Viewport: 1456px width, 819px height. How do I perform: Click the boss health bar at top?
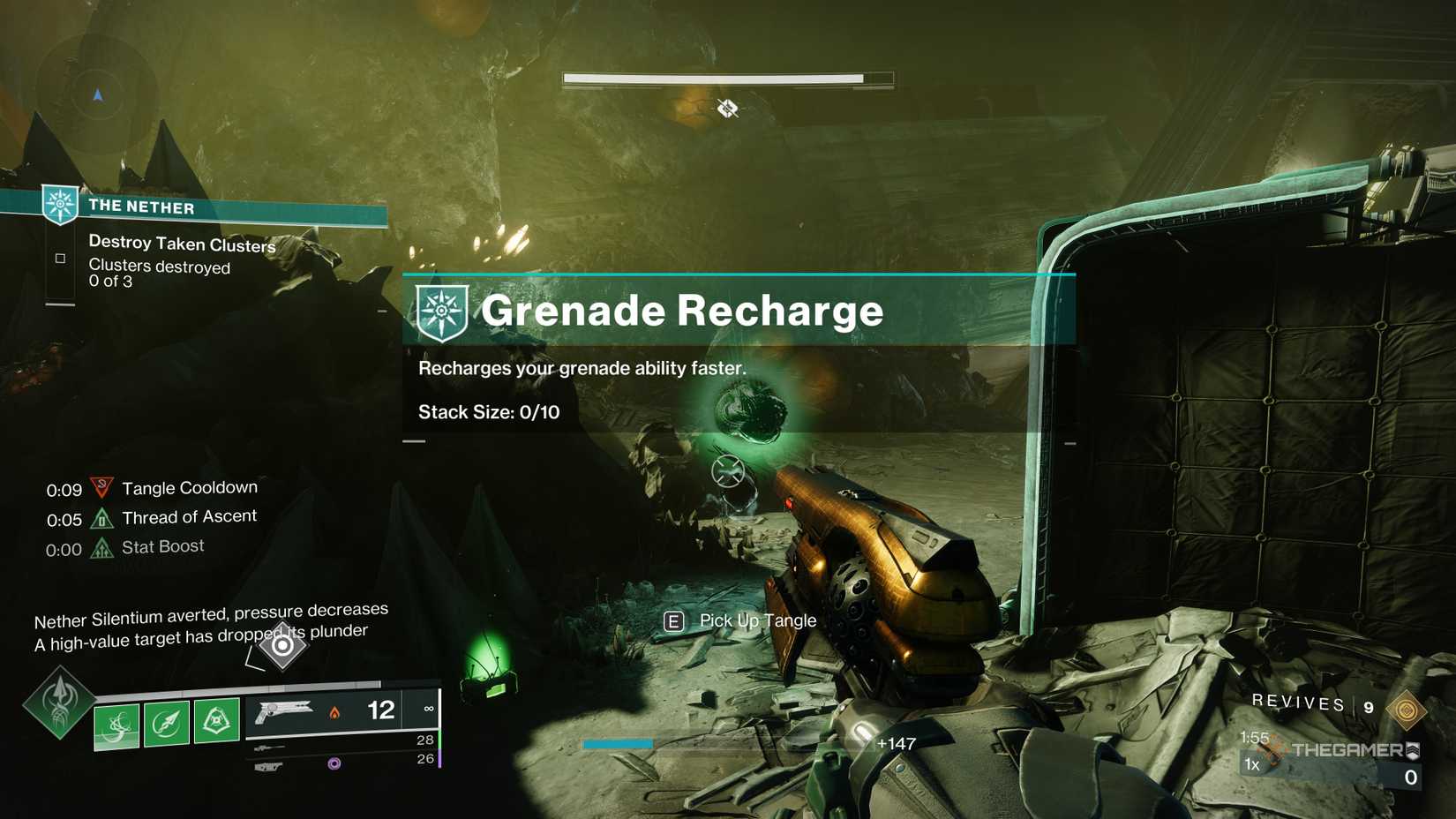pyautogui.click(x=728, y=79)
